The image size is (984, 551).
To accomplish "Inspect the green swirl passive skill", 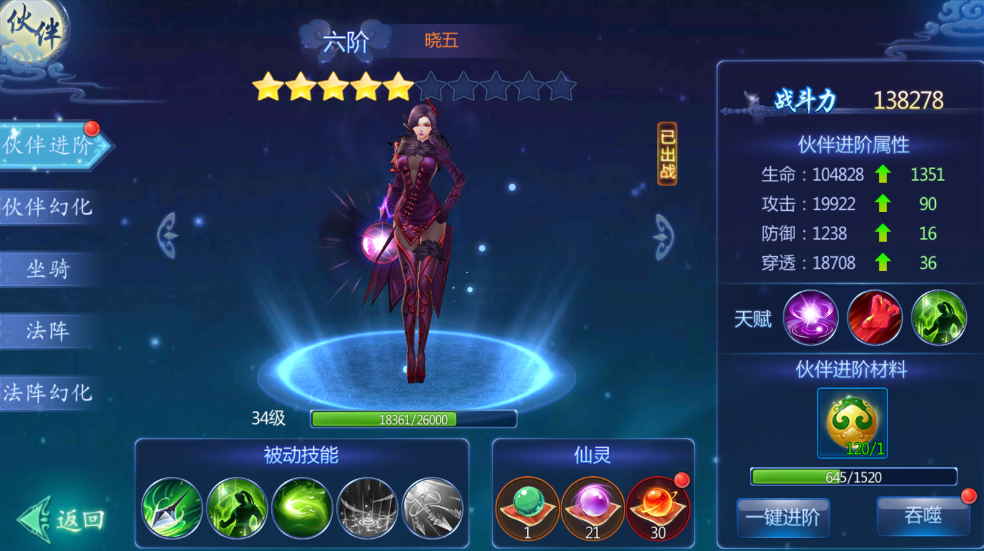I will pos(302,508).
